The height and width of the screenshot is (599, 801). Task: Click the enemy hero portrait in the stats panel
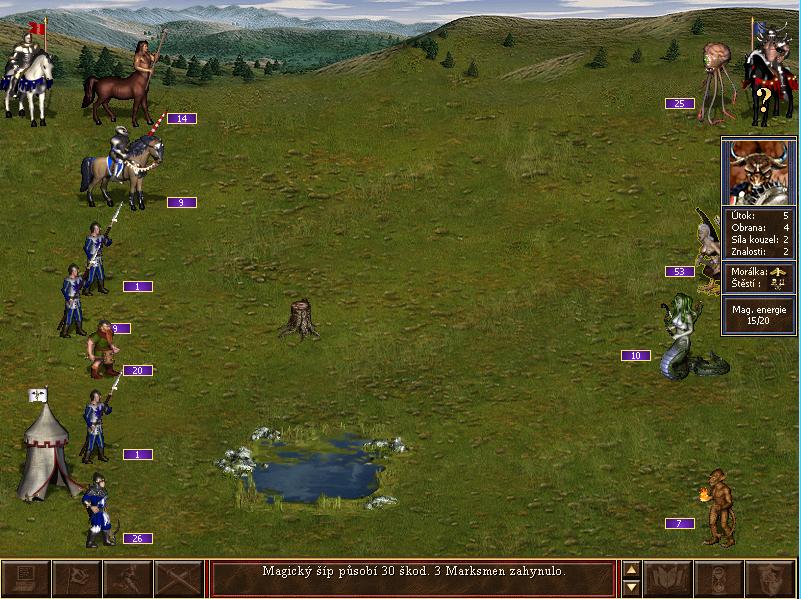(x=759, y=172)
